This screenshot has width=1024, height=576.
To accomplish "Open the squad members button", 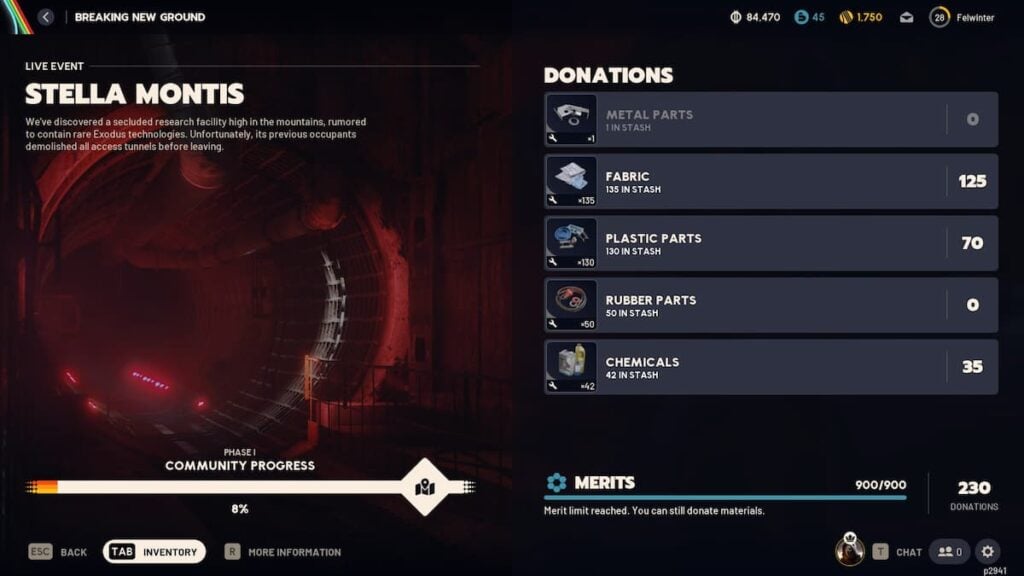I will 949,551.
